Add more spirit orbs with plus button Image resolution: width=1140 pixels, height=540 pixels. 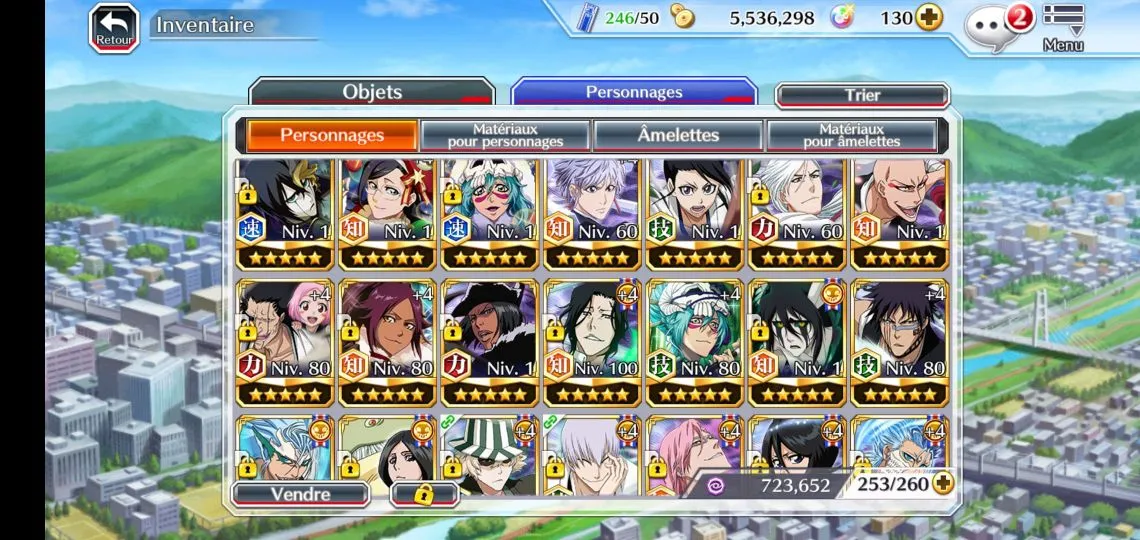pos(929,18)
